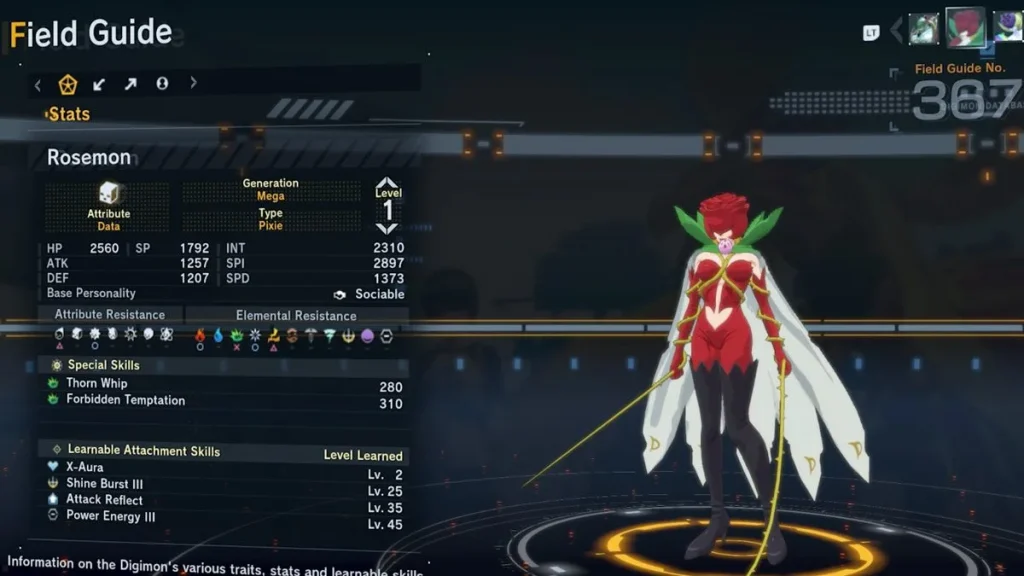The image size is (1024, 576).
Task: Open the up-right arrow tab
Action: (x=130, y=84)
